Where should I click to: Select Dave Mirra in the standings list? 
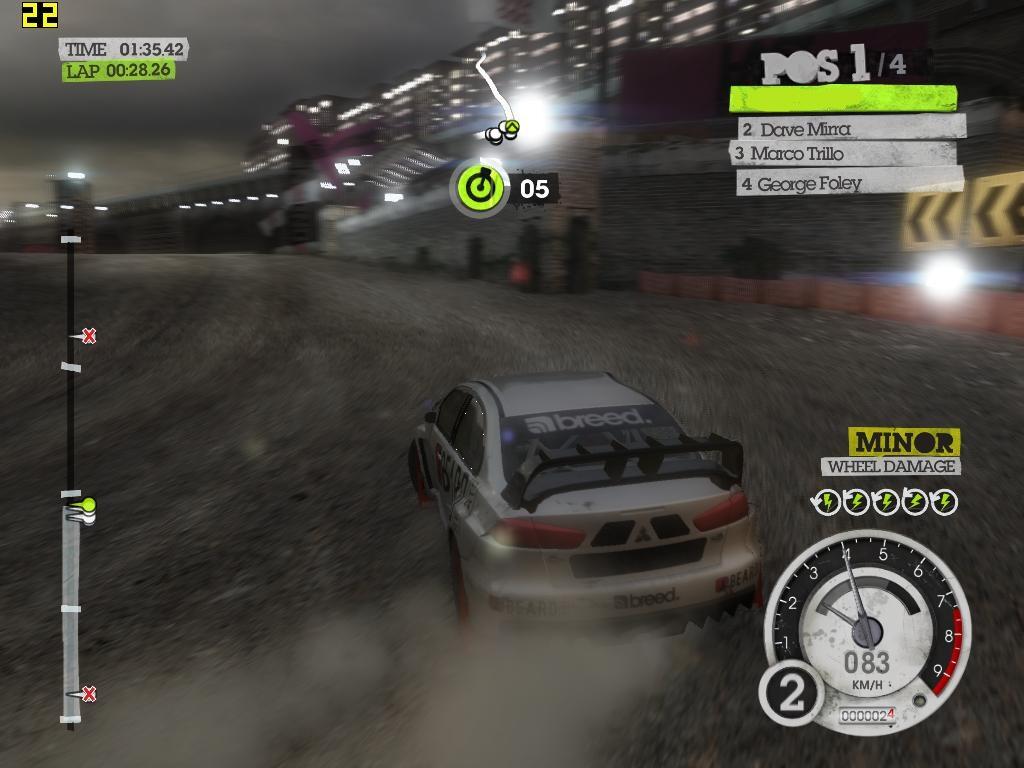coord(852,128)
